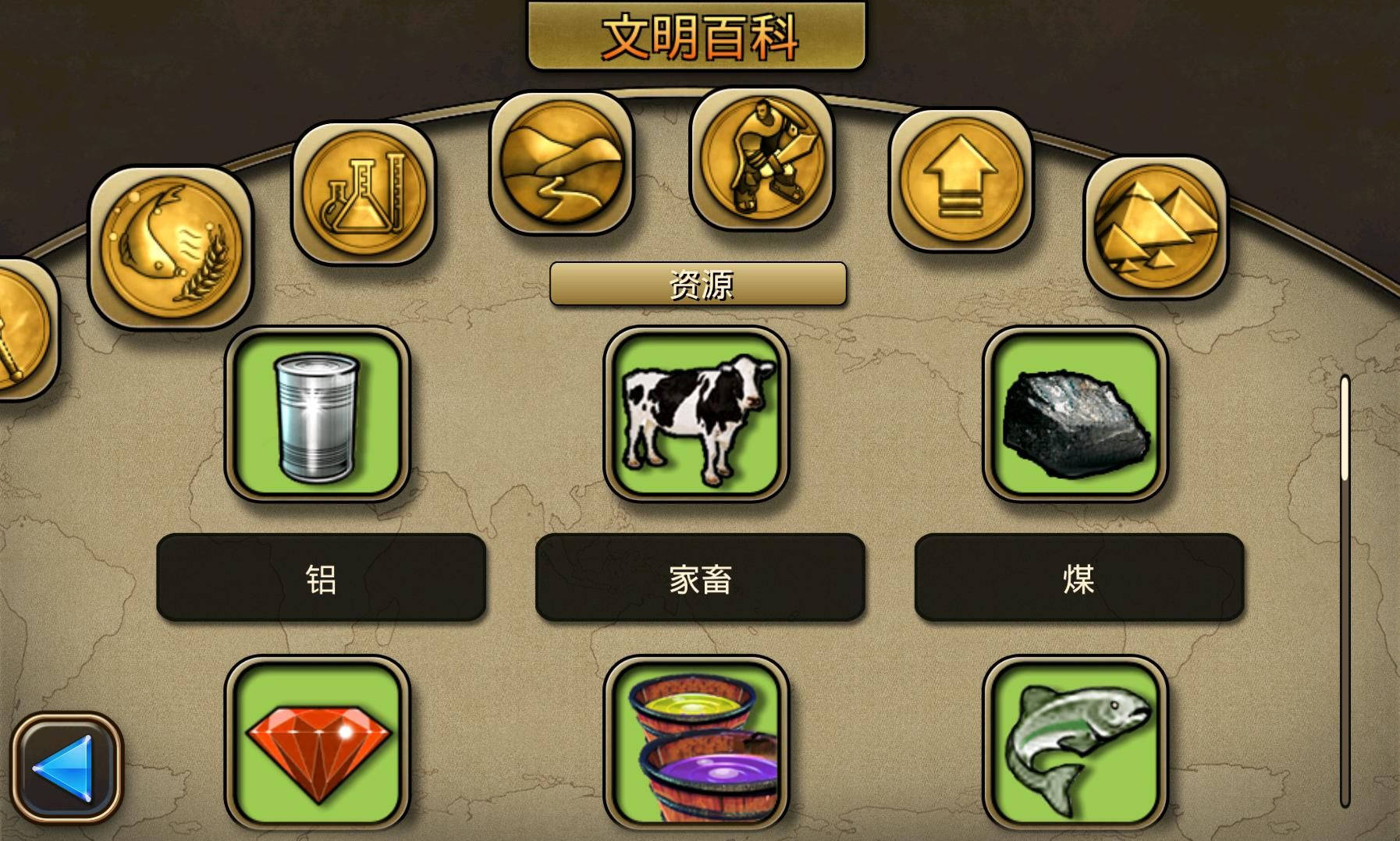Click the 文明百科 title banner
The image size is (1400, 841).
(x=697, y=34)
